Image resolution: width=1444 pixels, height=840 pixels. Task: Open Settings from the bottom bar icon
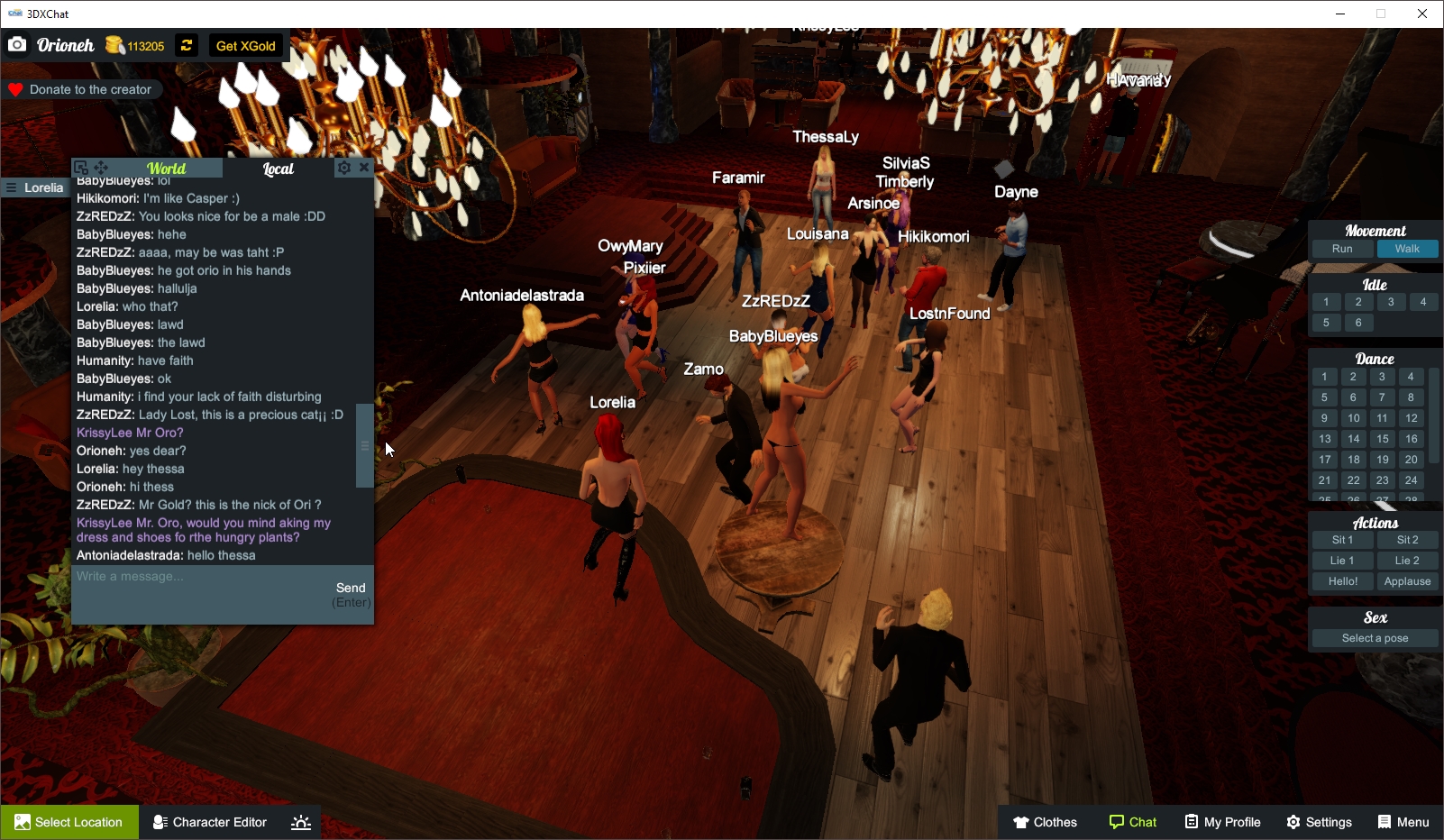[1293, 821]
